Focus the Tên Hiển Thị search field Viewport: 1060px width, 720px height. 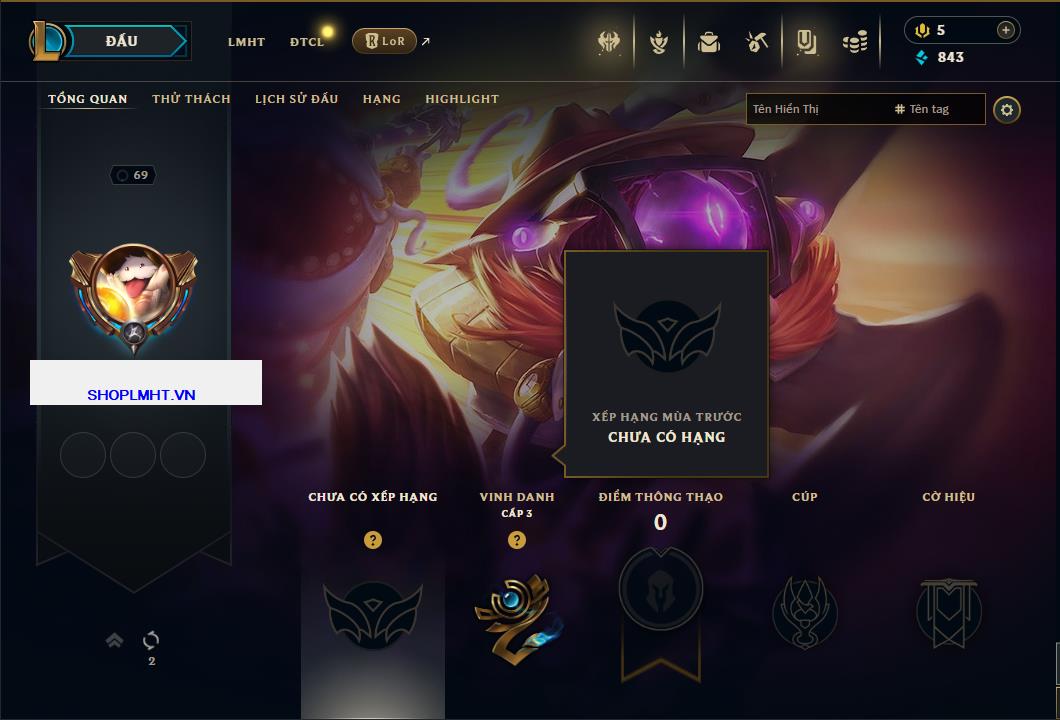coord(815,109)
